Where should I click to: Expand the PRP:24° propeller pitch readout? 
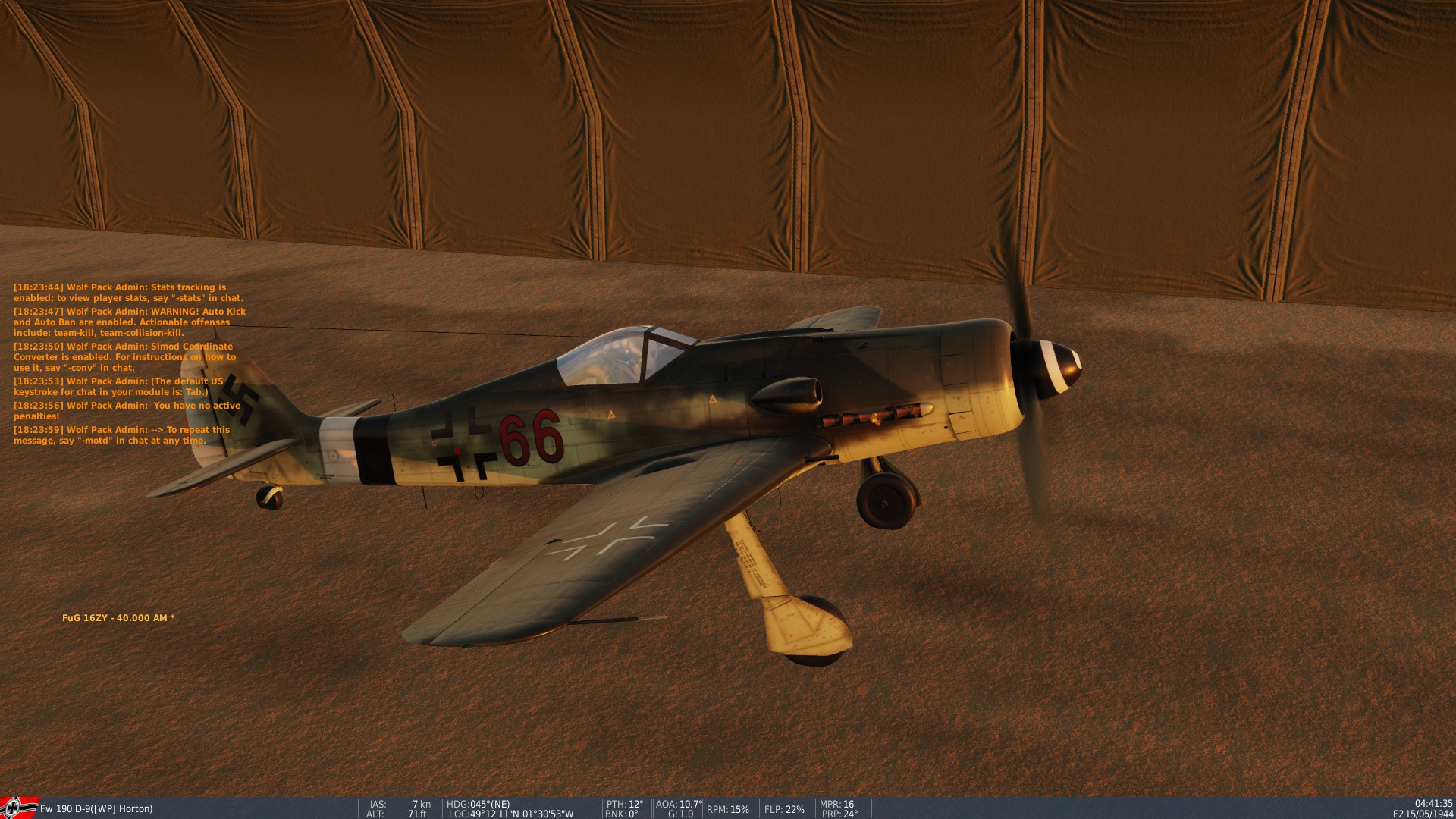coord(839,814)
